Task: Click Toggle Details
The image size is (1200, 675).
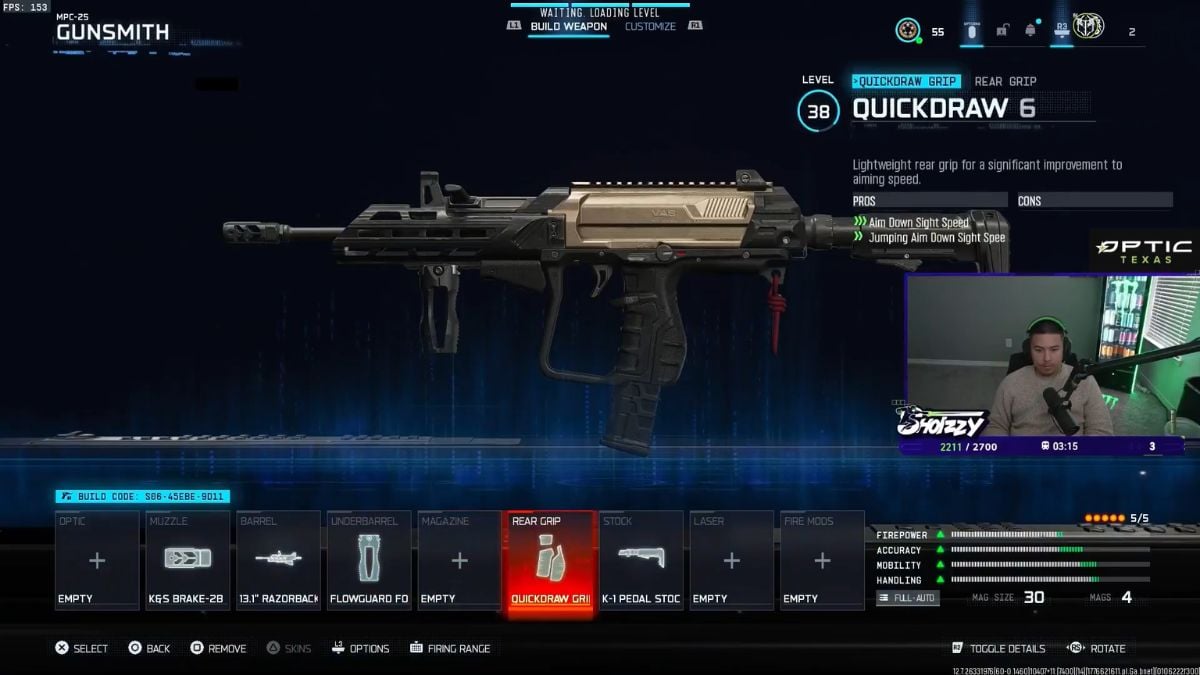Action: (998, 648)
